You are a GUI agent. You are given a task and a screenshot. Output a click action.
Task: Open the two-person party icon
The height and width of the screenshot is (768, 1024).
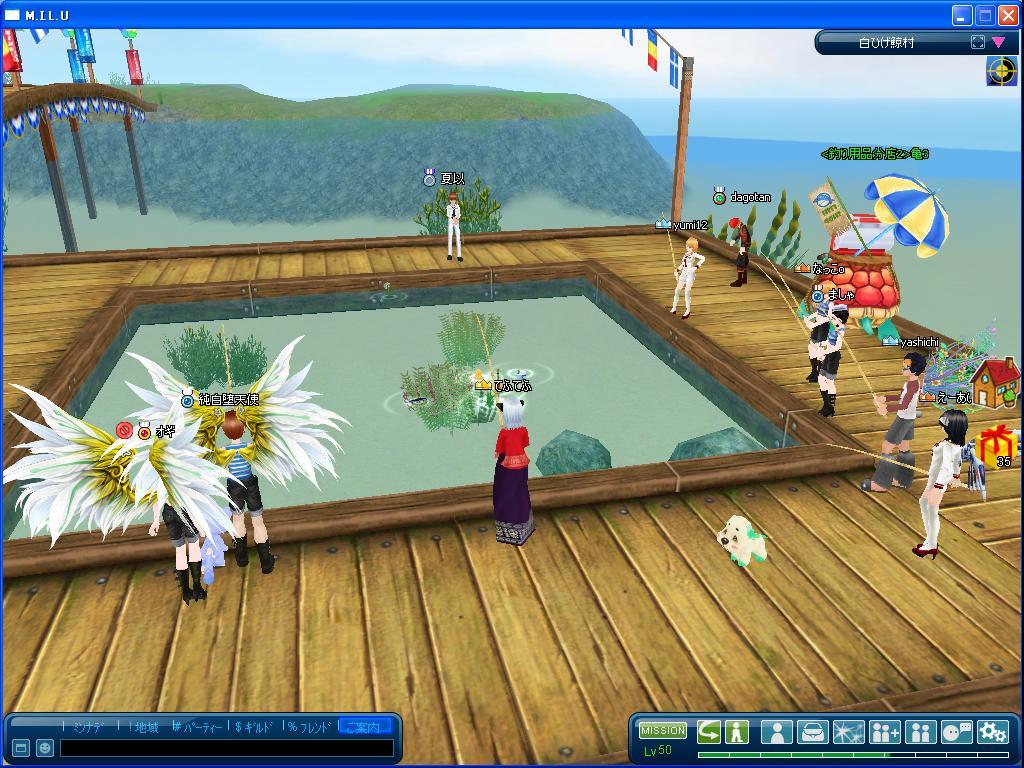[x=920, y=732]
